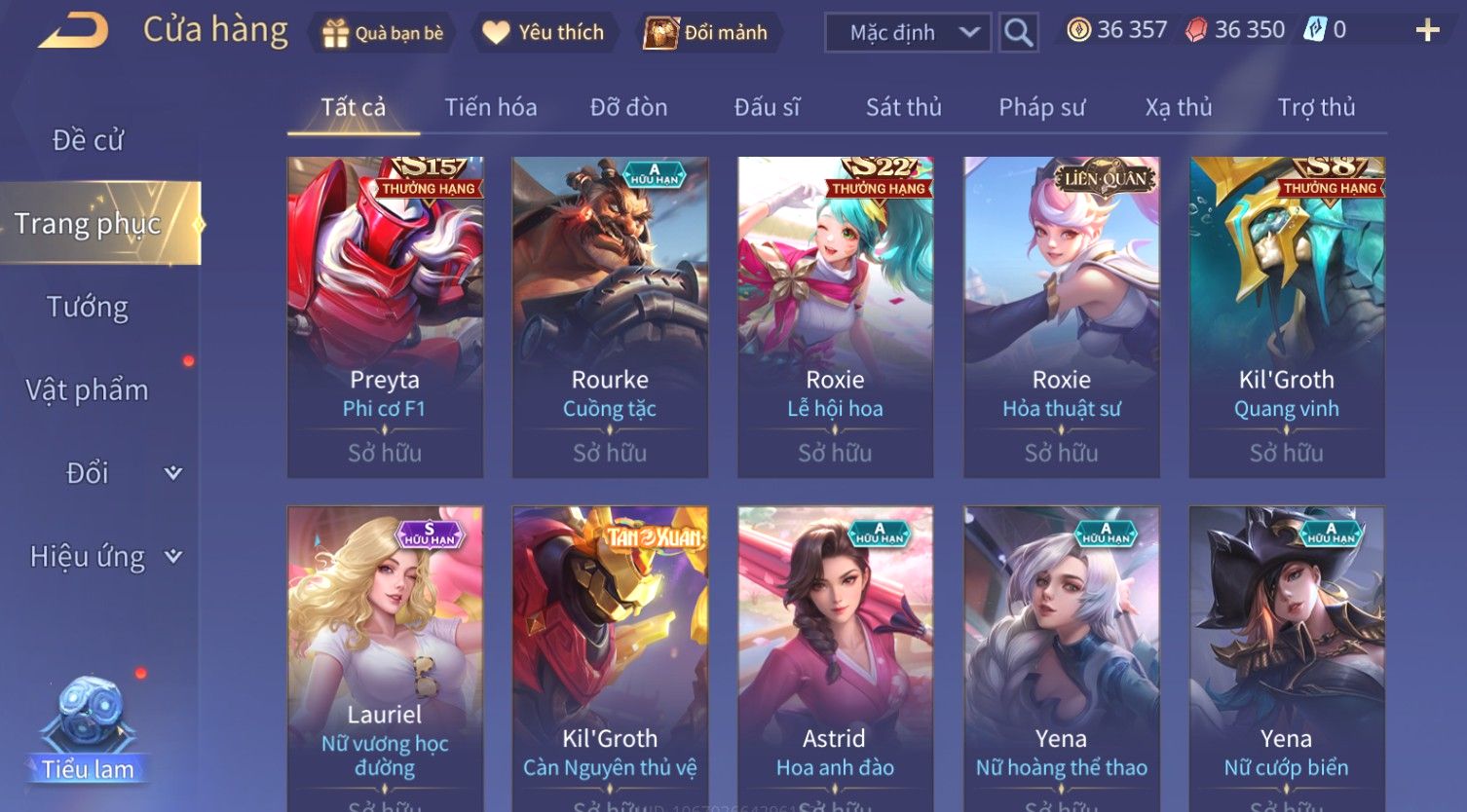Open Quà bạn bè gift option
The image size is (1467, 812).
tap(383, 33)
